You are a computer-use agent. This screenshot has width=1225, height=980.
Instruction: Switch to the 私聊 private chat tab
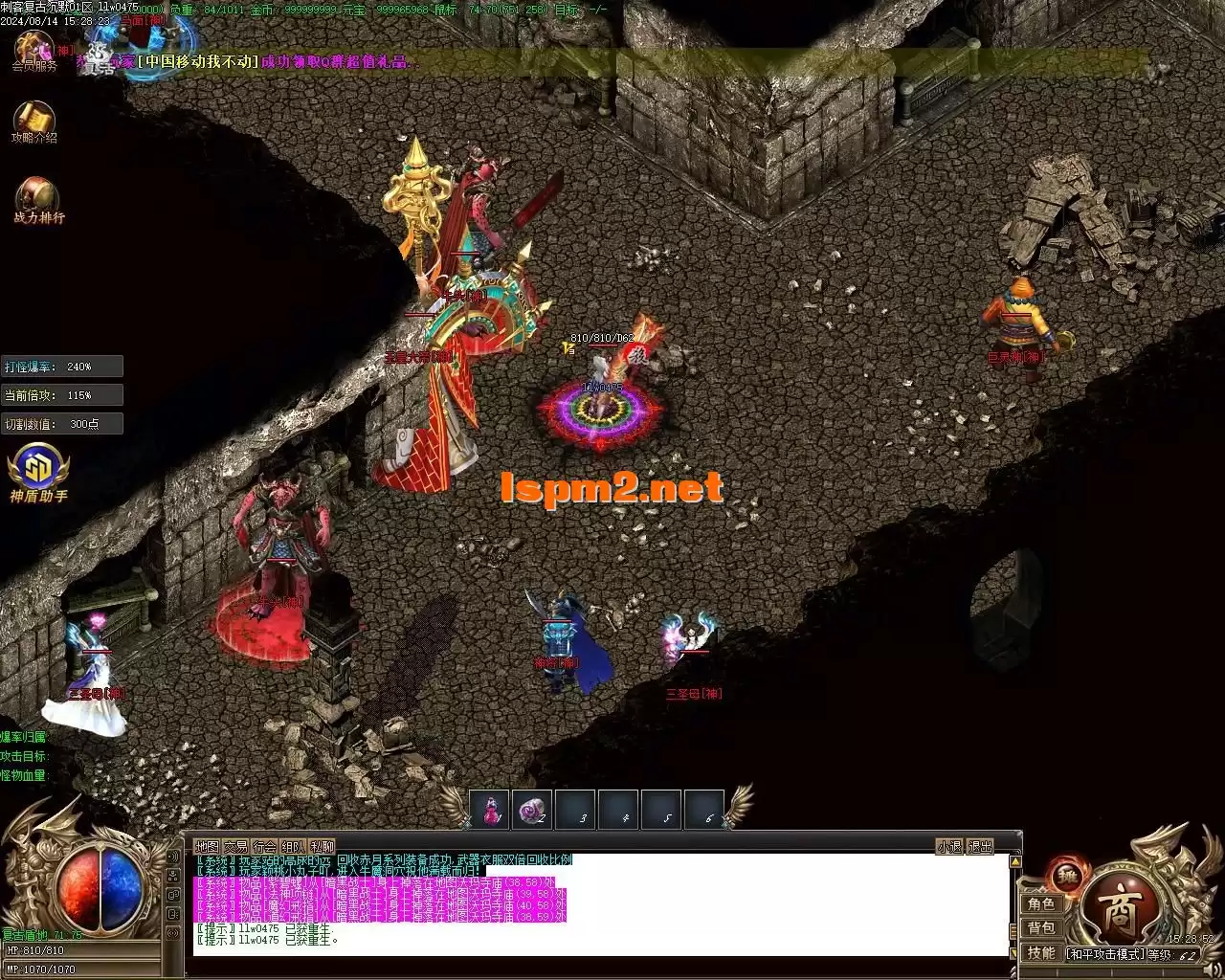click(x=323, y=846)
